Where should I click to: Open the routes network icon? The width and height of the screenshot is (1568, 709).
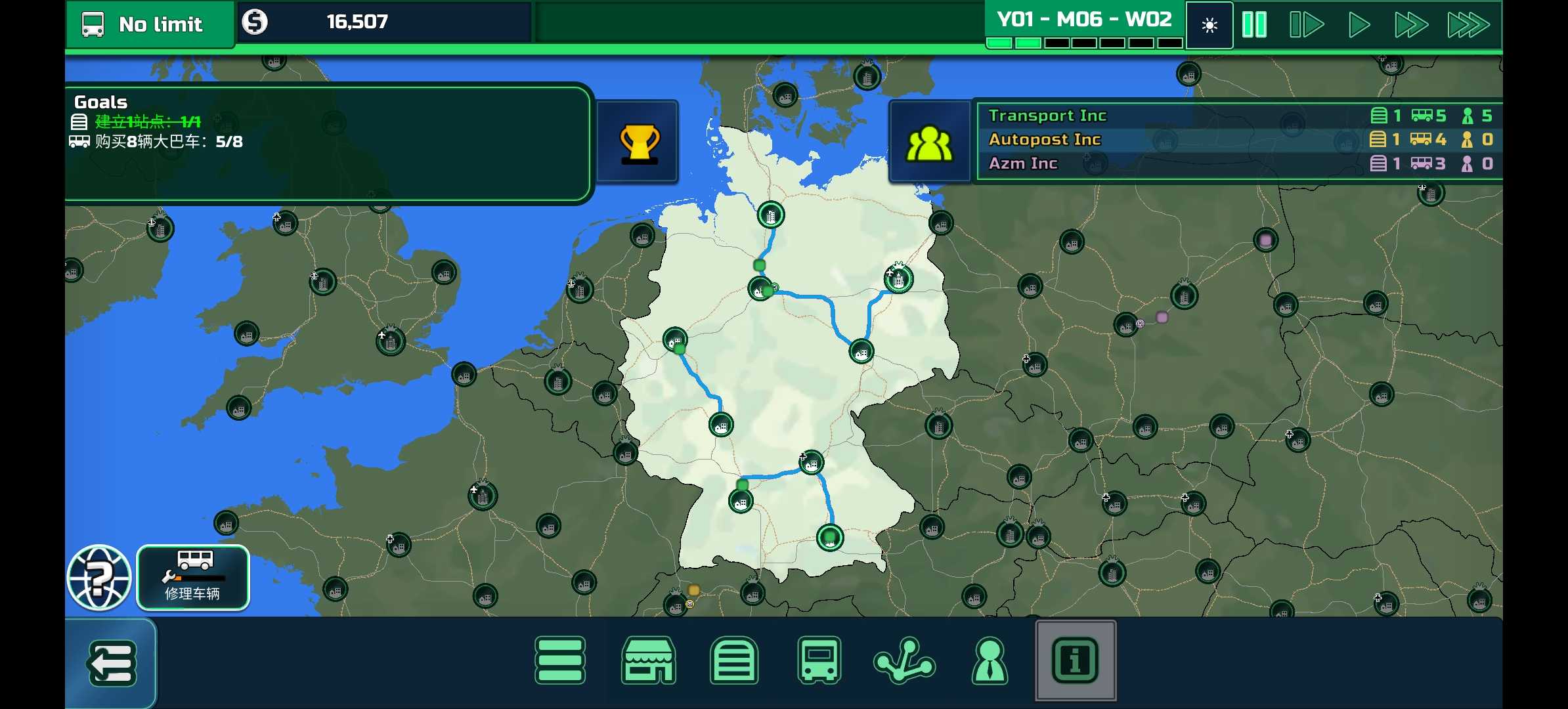904,660
